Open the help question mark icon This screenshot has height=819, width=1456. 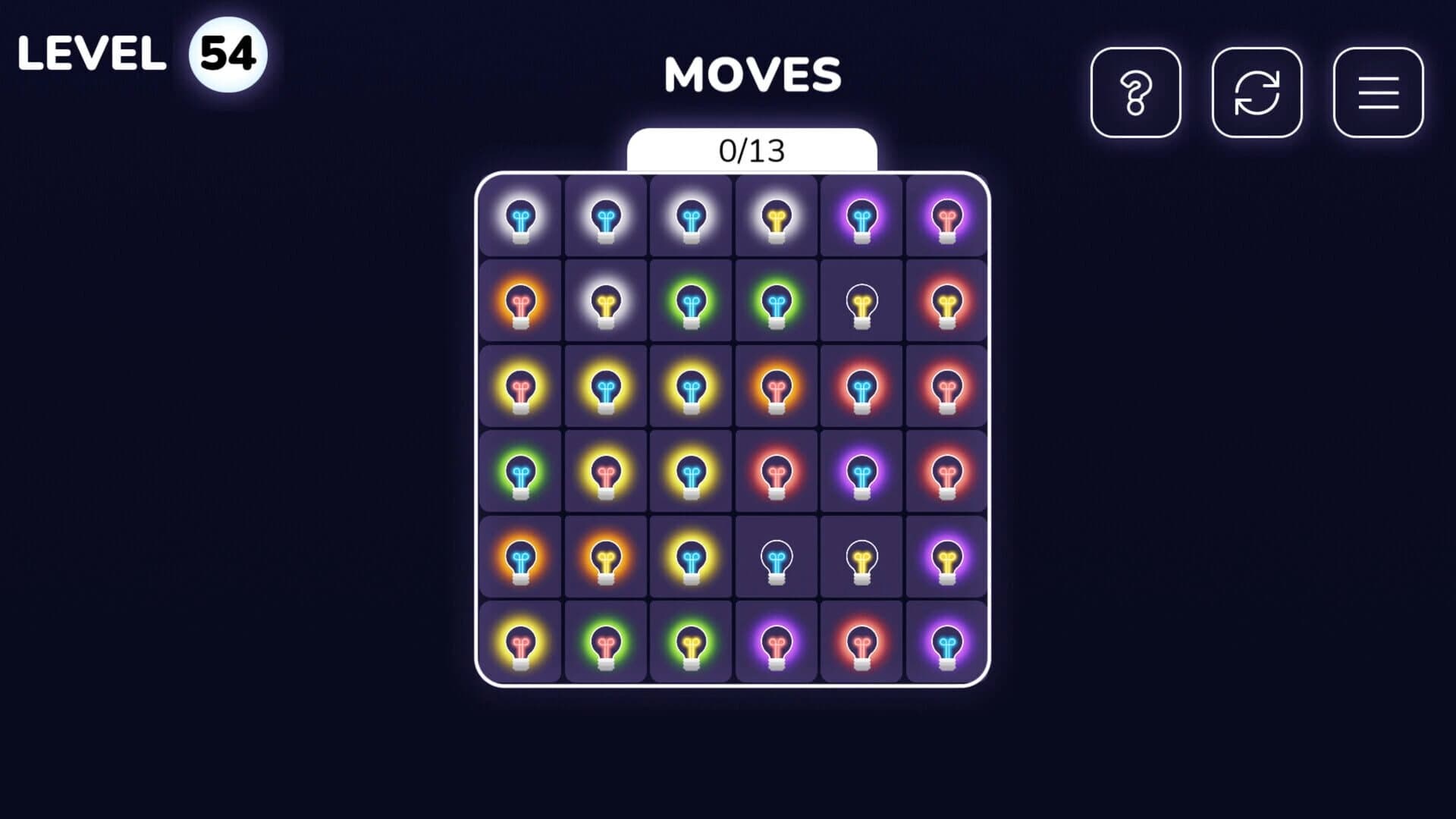pyautogui.click(x=1135, y=93)
